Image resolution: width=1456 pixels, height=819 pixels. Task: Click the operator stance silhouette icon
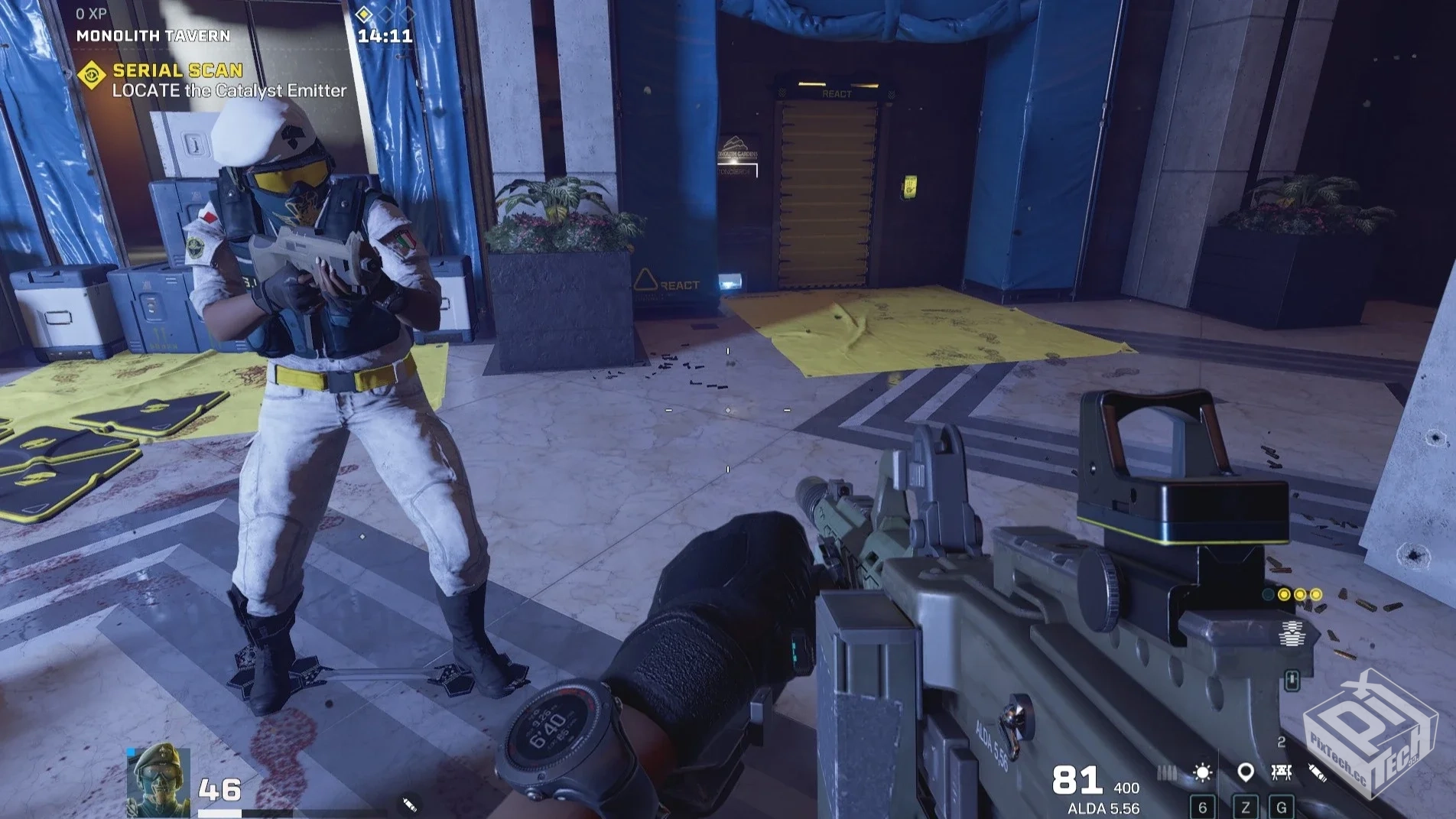point(1292,634)
